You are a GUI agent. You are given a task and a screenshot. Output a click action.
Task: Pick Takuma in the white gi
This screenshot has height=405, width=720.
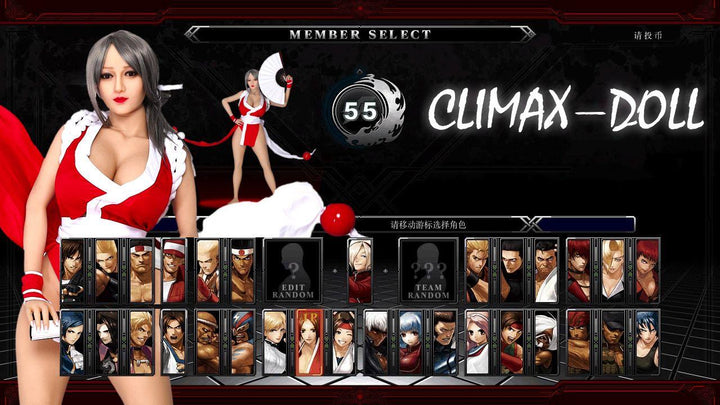(546, 270)
